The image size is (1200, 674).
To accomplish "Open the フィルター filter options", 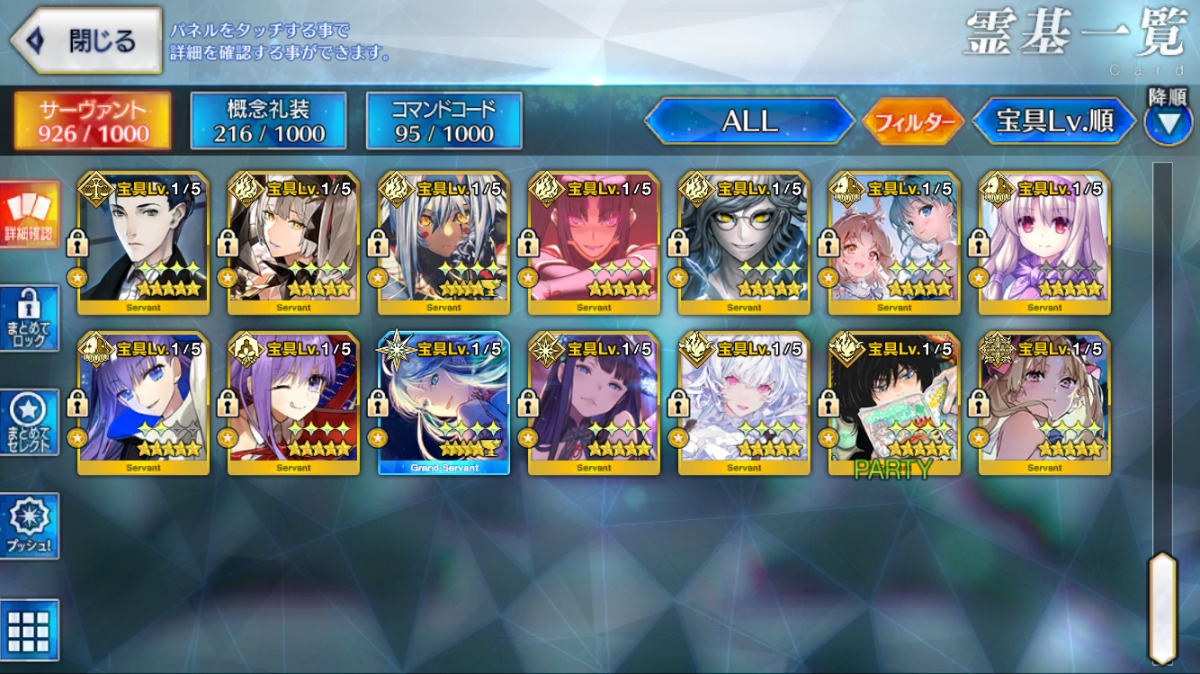I will pyautogui.click(x=913, y=122).
